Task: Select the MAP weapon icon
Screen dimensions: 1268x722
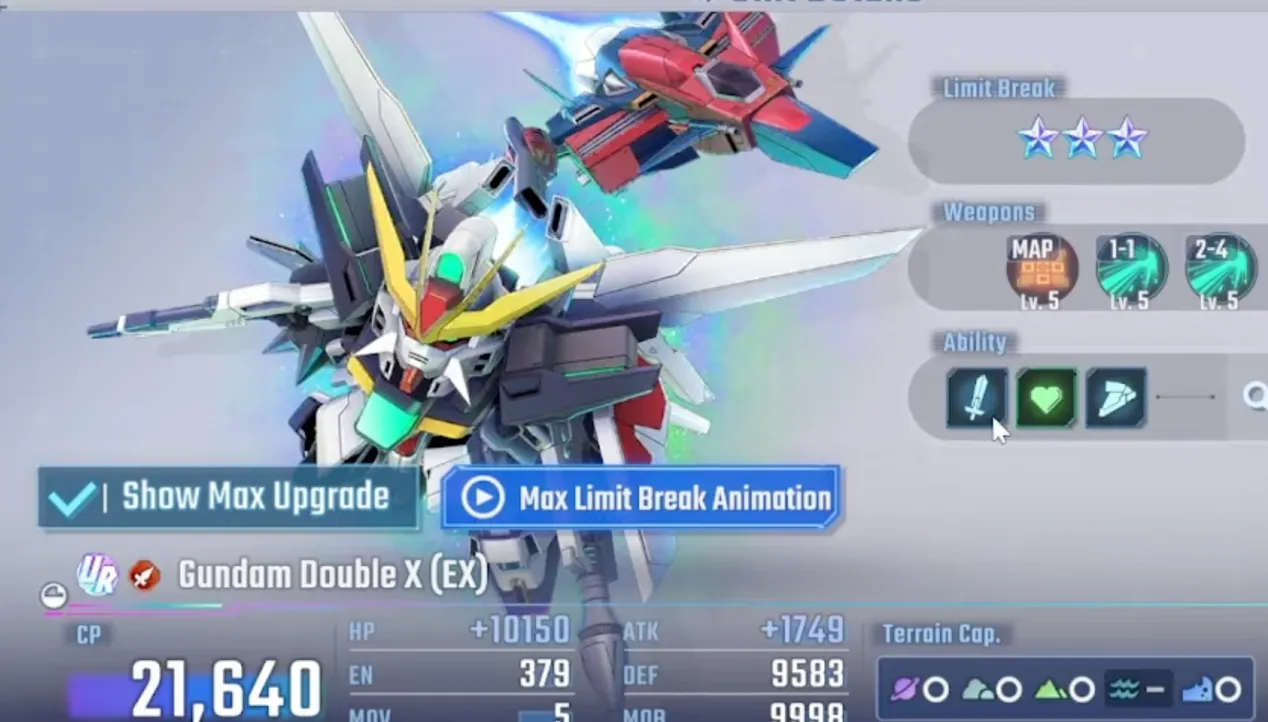Action: pyautogui.click(x=1041, y=268)
